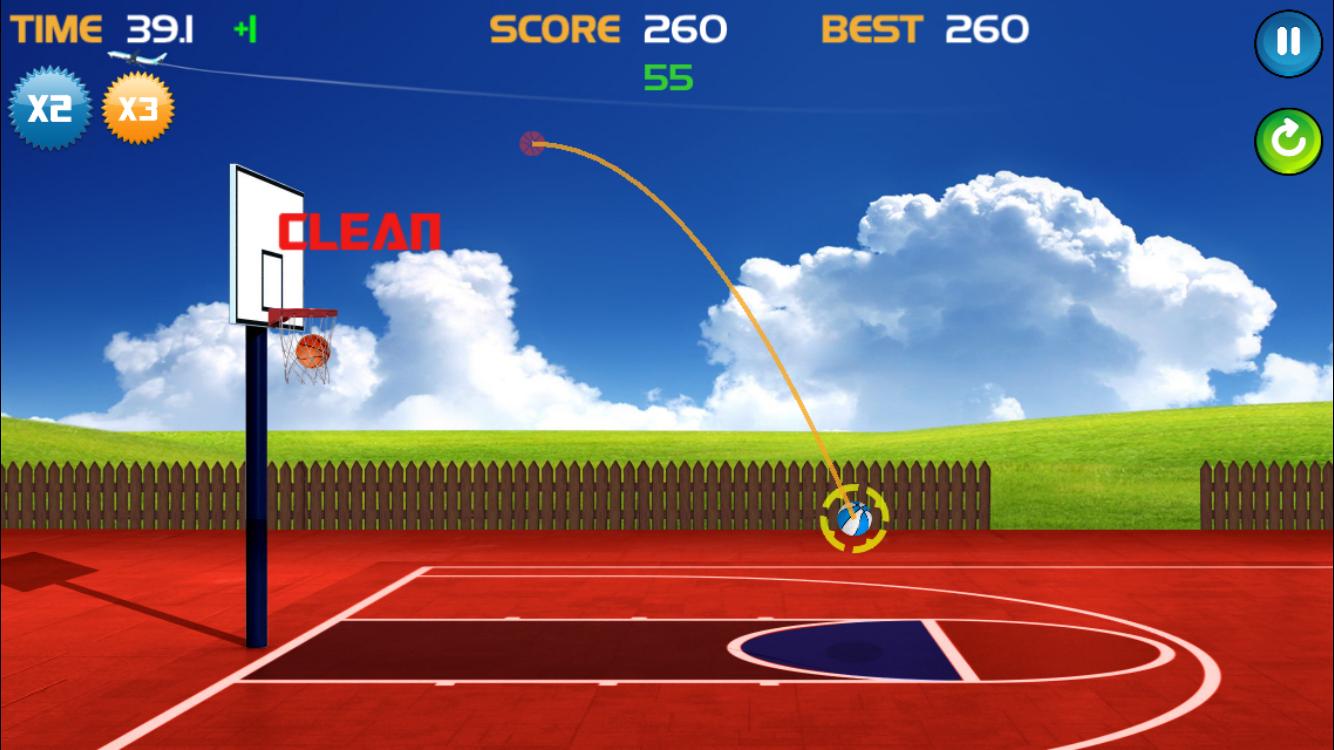Click the green +1 time bonus indicator
Screen dimensions: 1334x750
(x=246, y=30)
